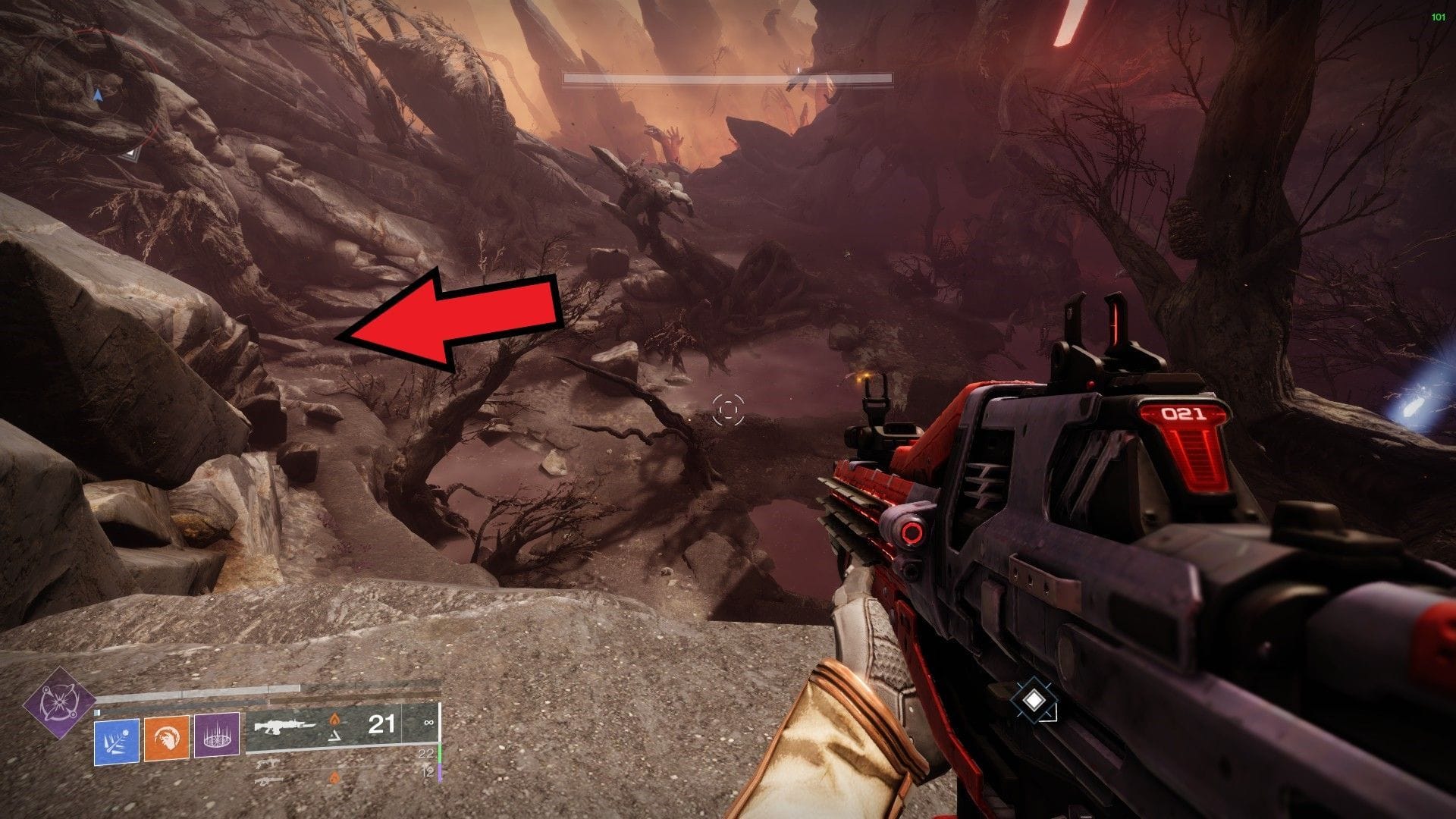The image size is (1456, 819).
Task: Click the ammo count reading 21
Action: click(x=383, y=724)
